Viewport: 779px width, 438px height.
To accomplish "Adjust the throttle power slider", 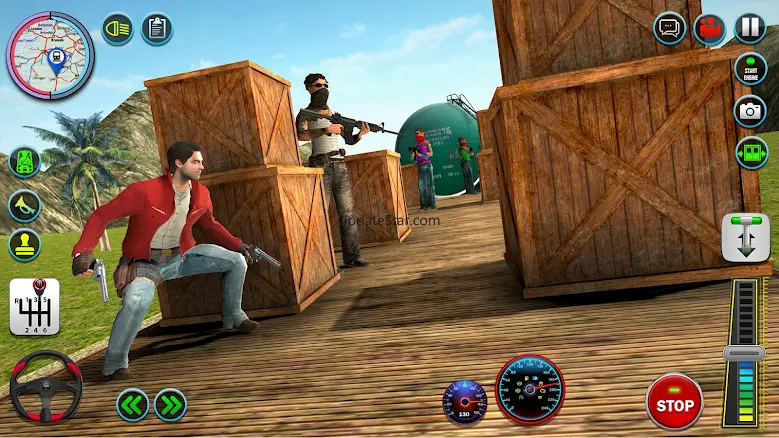I will pos(743,353).
